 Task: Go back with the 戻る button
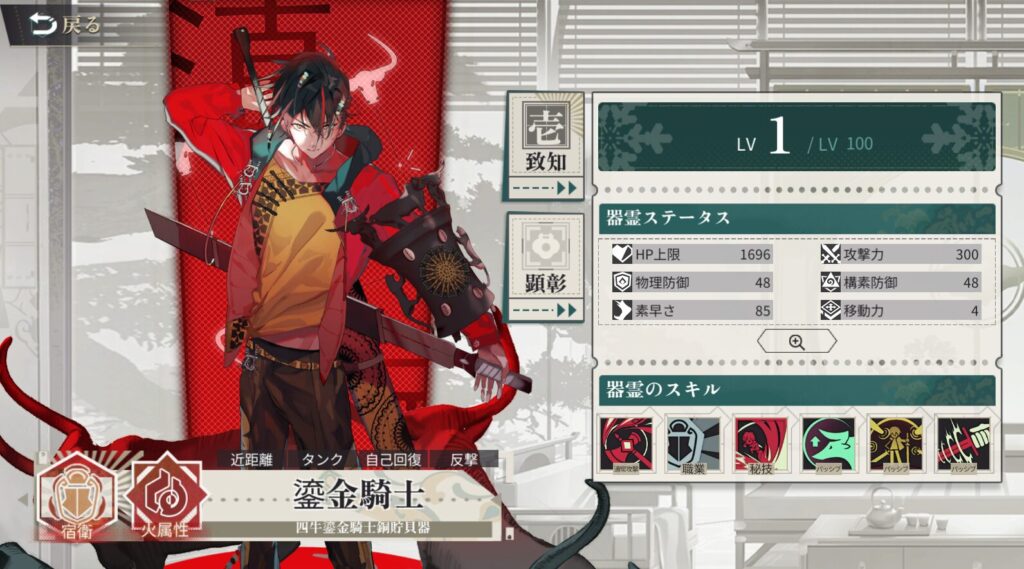[x=66, y=25]
